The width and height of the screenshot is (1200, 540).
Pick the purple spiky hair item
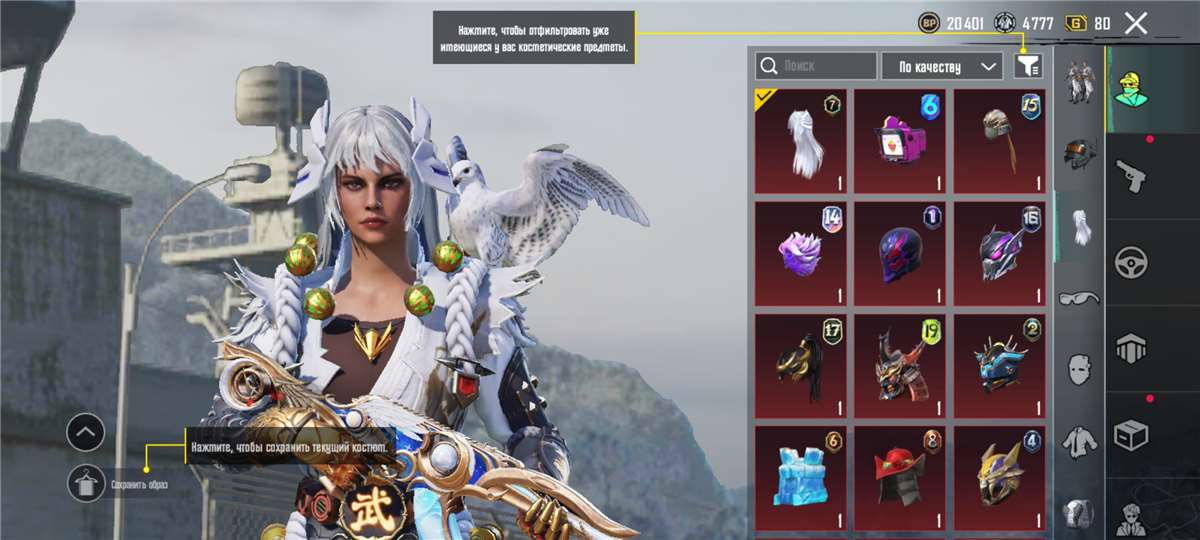tap(801, 254)
